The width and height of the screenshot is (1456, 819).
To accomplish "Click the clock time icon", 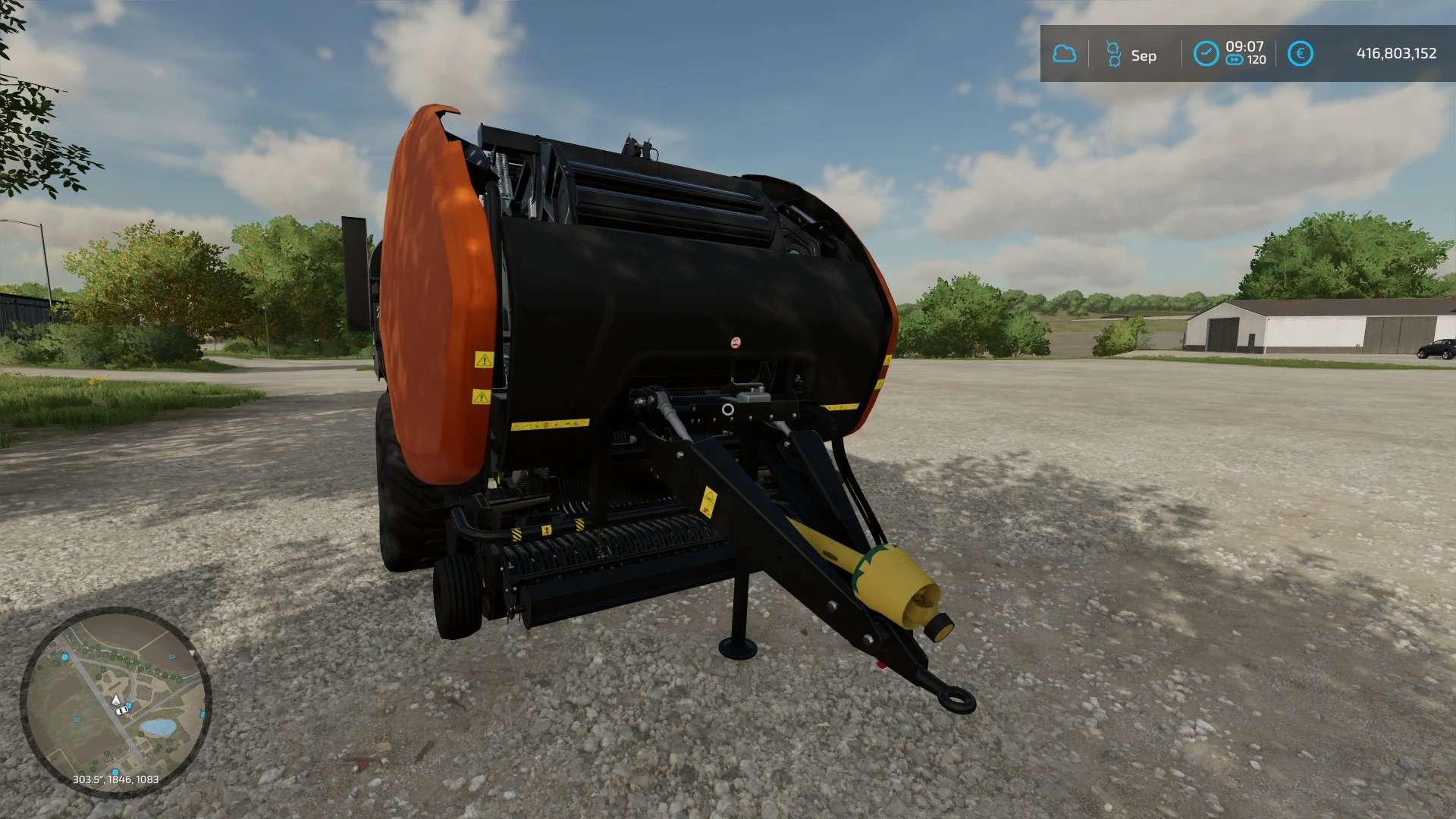I will click(x=1205, y=54).
